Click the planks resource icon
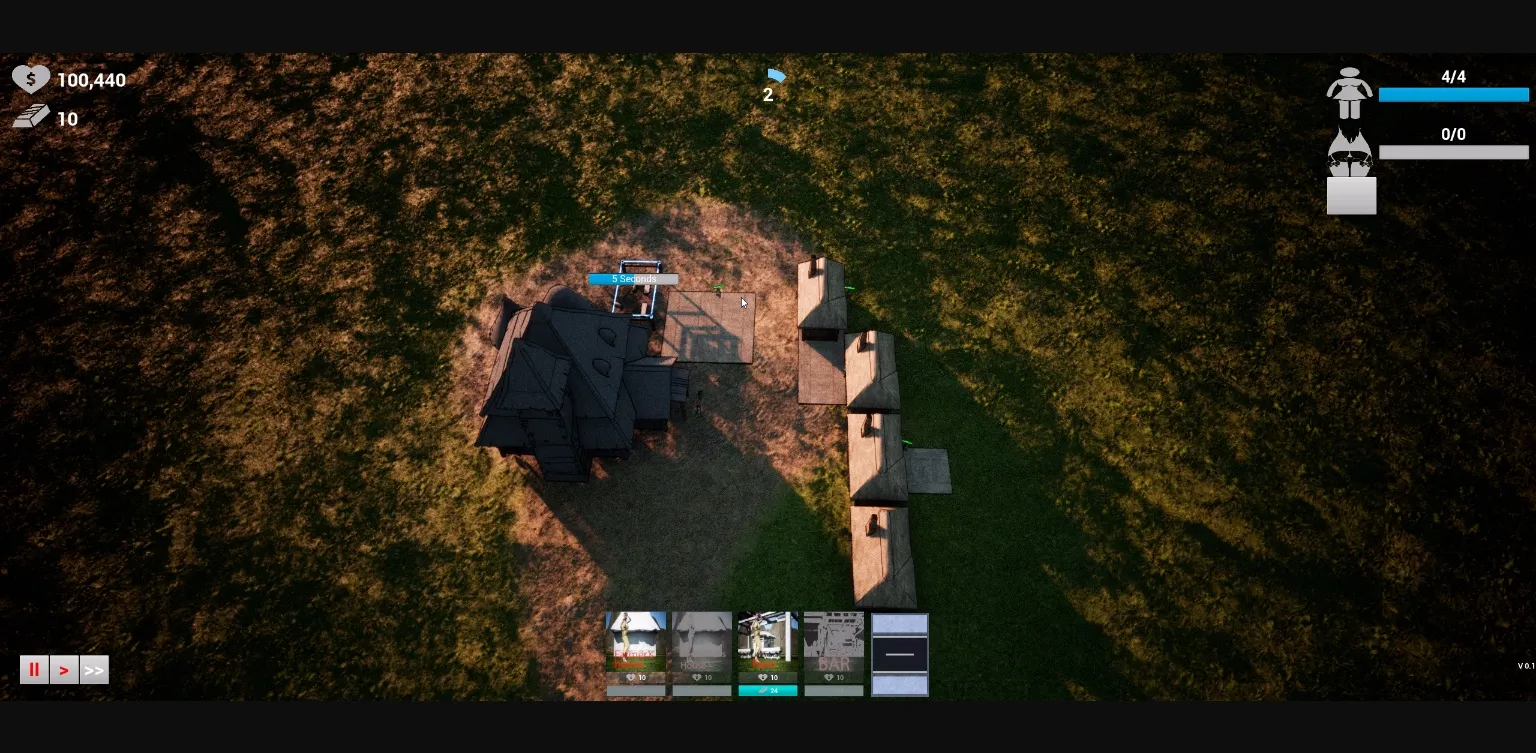Viewport: 1536px width, 753px height. (31, 115)
